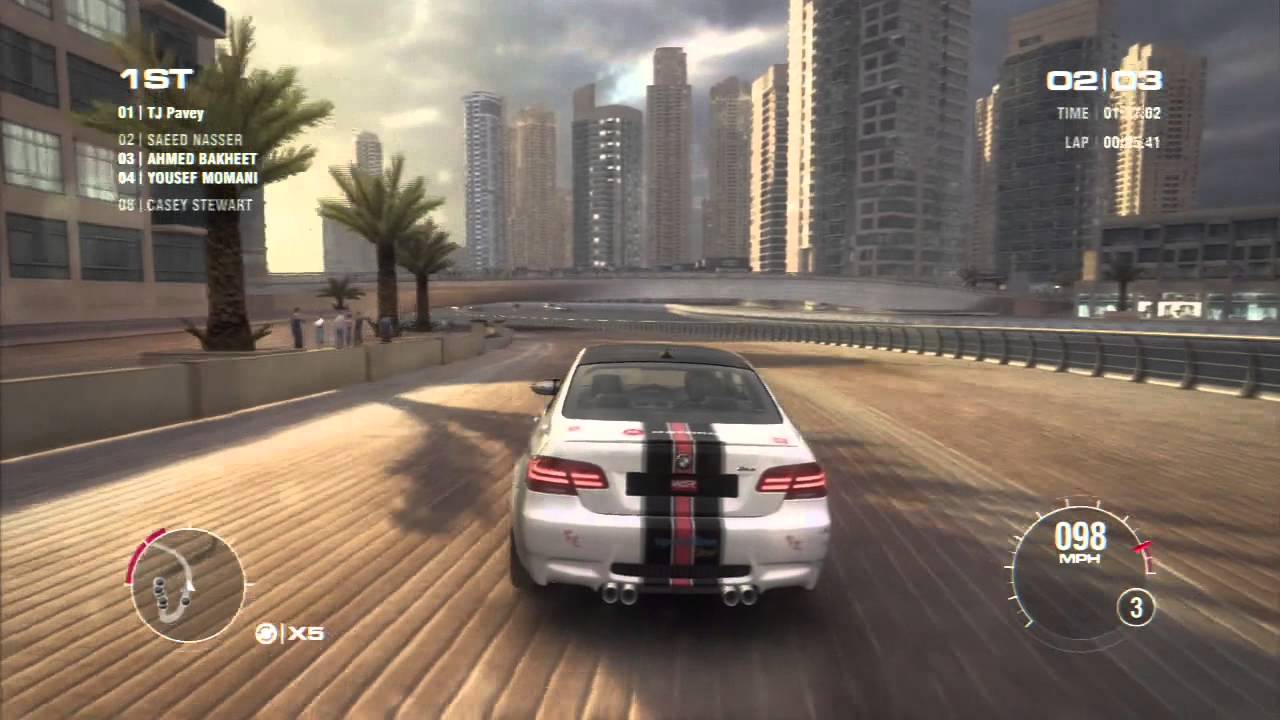
Task: Pick Yousef Momani in race standings
Action: (187, 178)
